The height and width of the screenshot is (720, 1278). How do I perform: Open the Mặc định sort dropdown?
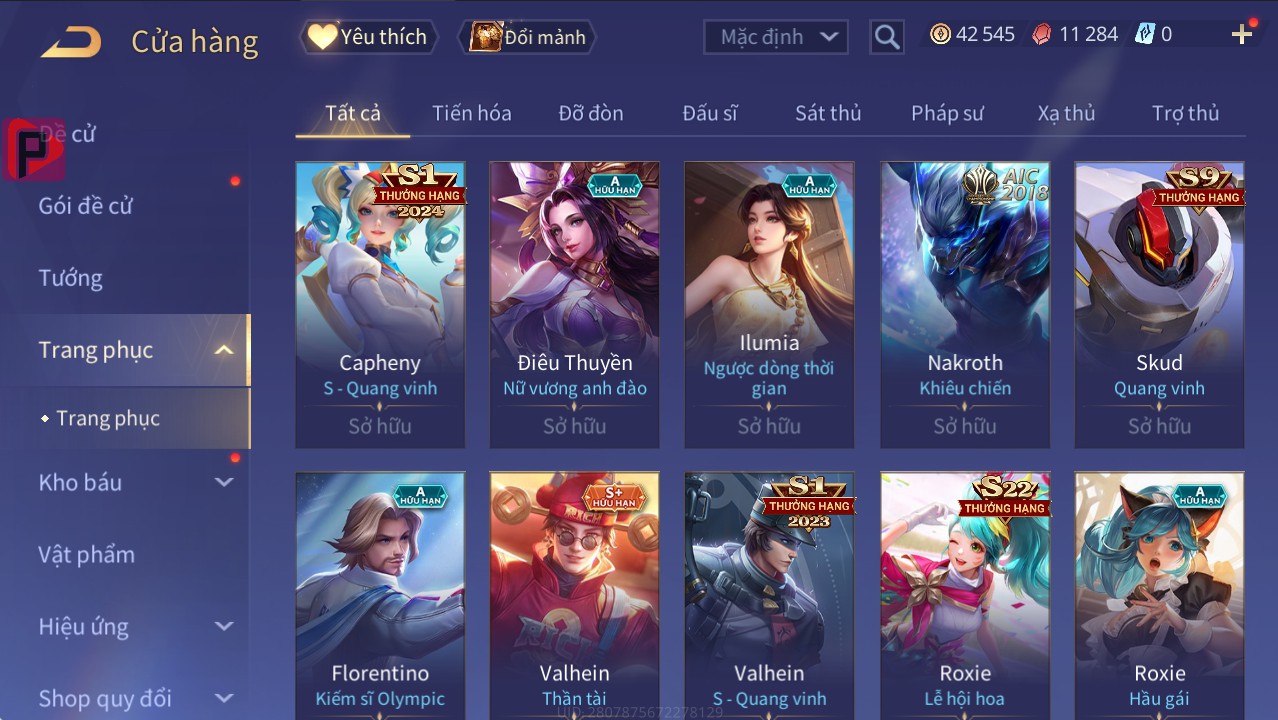click(775, 37)
